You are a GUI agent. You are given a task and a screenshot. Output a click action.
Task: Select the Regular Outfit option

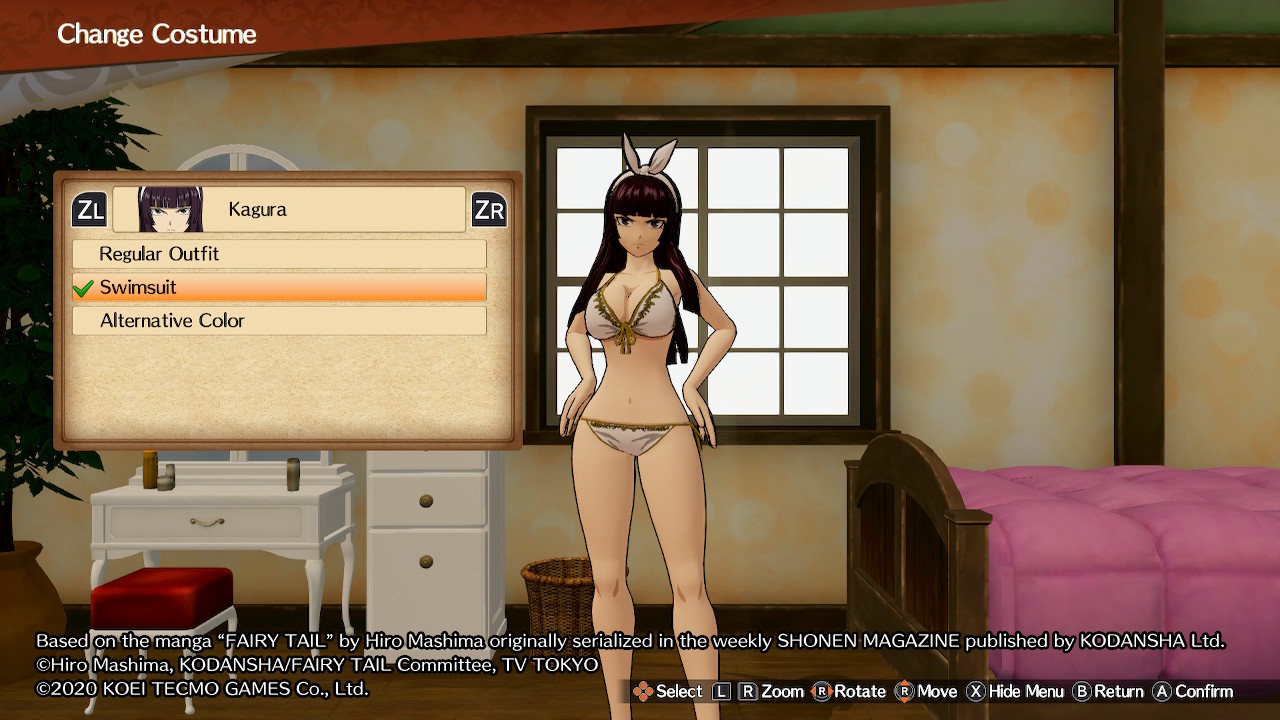pos(279,254)
